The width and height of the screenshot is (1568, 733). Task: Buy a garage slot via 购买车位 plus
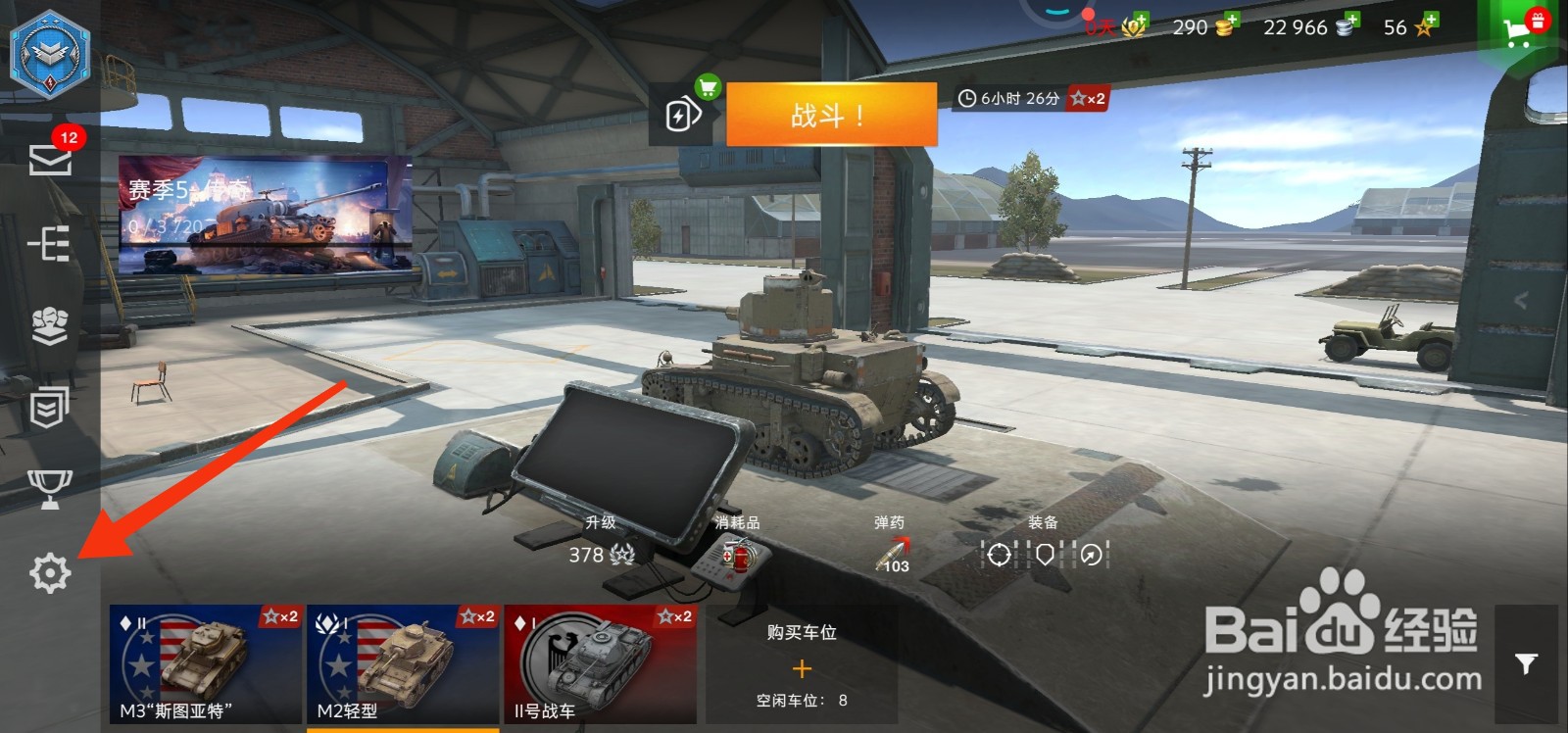pyautogui.click(x=802, y=669)
